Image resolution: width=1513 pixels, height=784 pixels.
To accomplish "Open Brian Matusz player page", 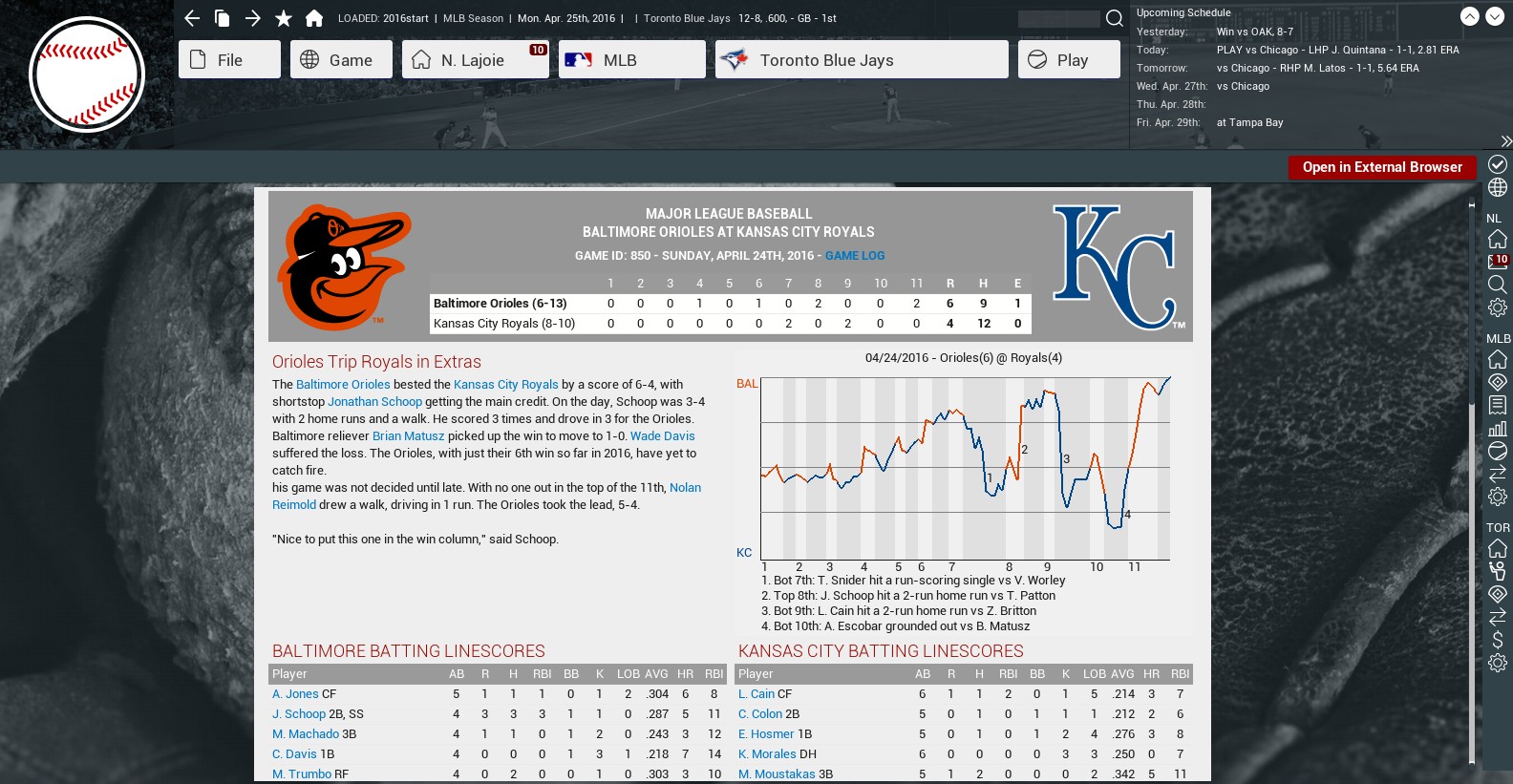I will click(408, 436).
